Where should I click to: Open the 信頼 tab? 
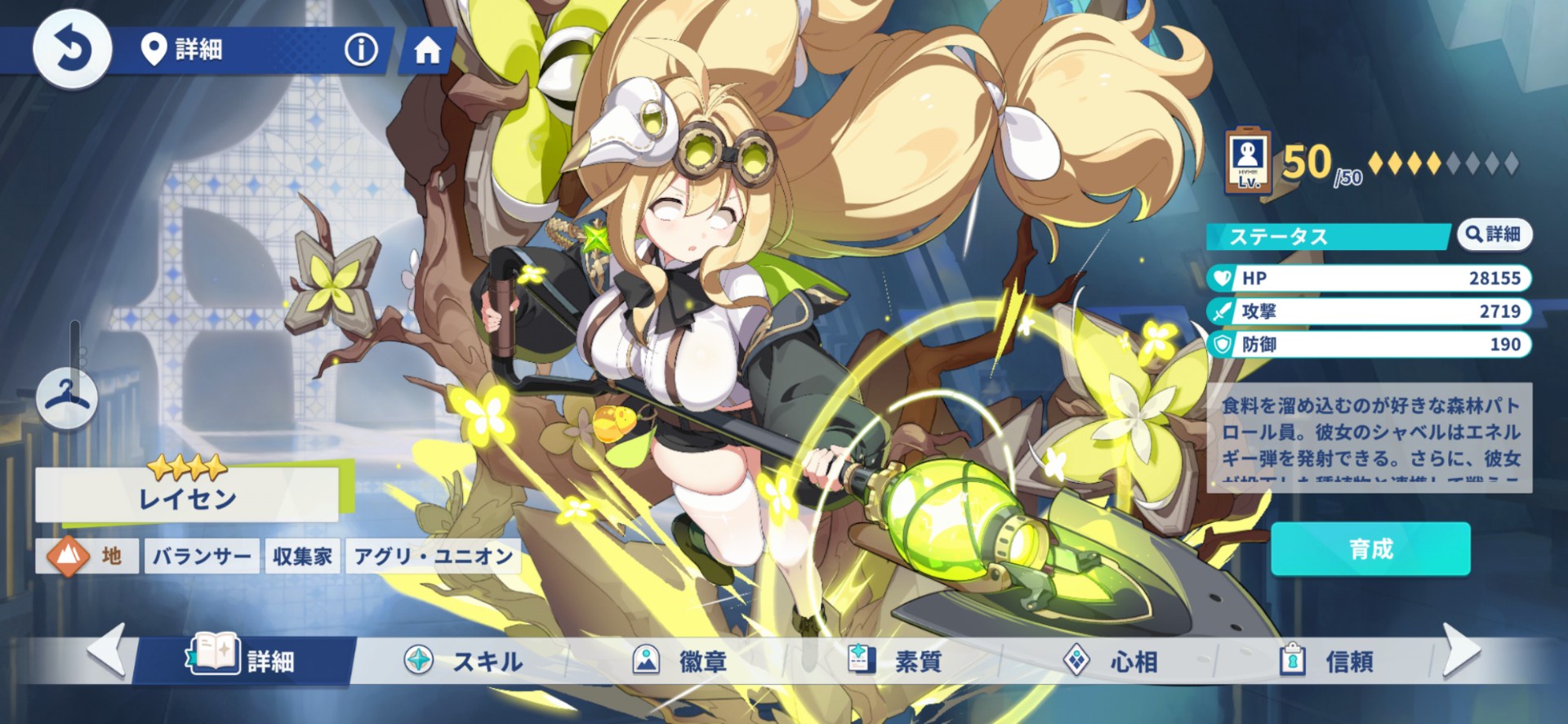1326,660
